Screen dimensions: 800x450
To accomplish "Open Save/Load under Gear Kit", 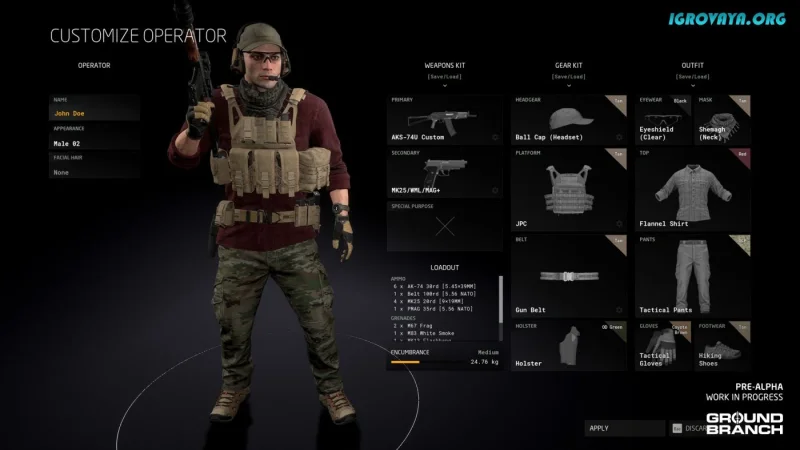I will [x=569, y=76].
